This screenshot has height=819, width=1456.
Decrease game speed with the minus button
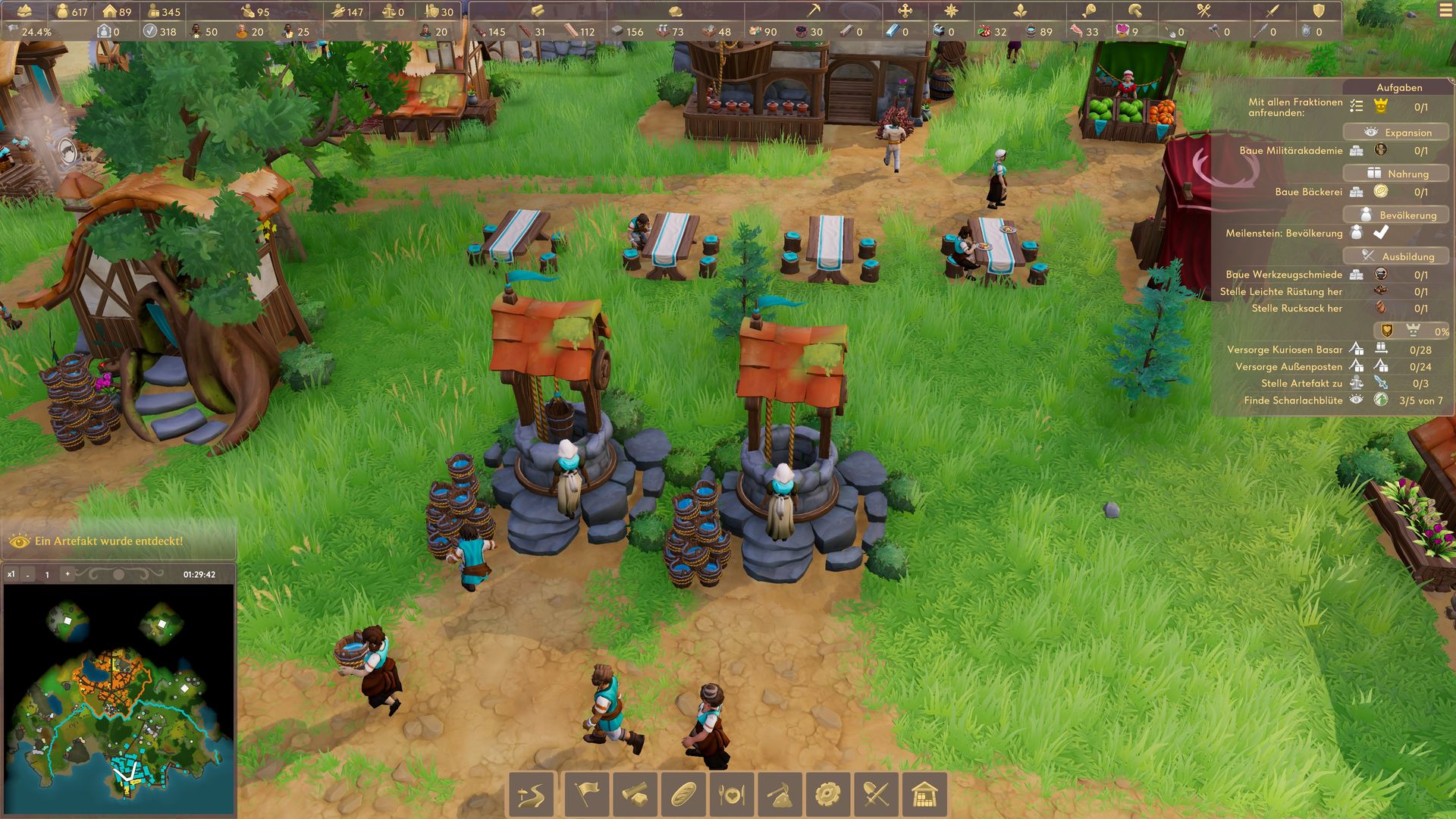pos(28,575)
